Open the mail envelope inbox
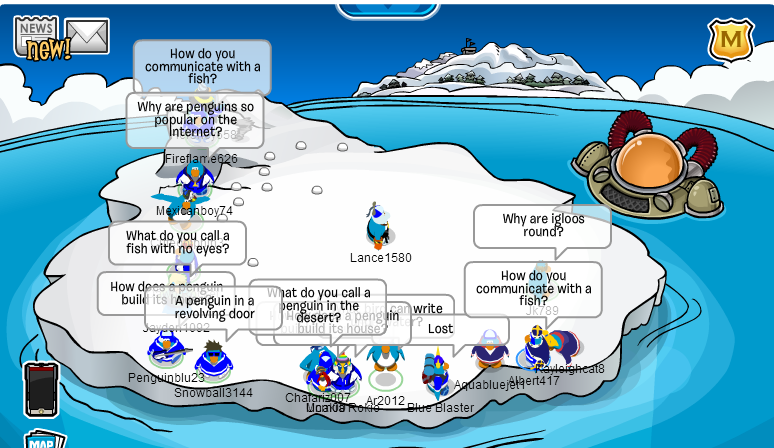The image size is (774, 448). [x=87, y=35]
